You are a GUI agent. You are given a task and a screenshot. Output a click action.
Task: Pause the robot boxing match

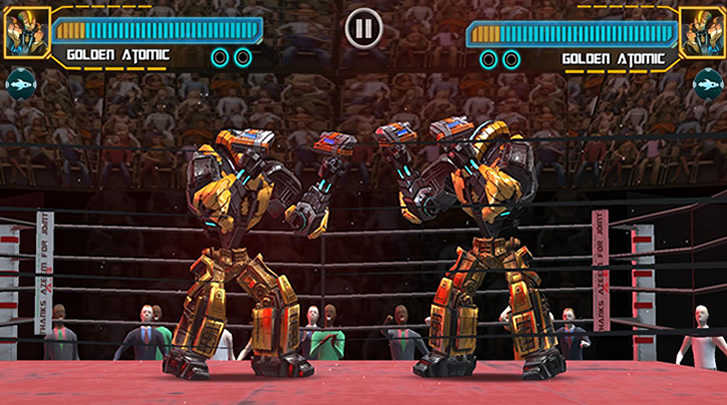pyautogui.click(x=363, y=28)
